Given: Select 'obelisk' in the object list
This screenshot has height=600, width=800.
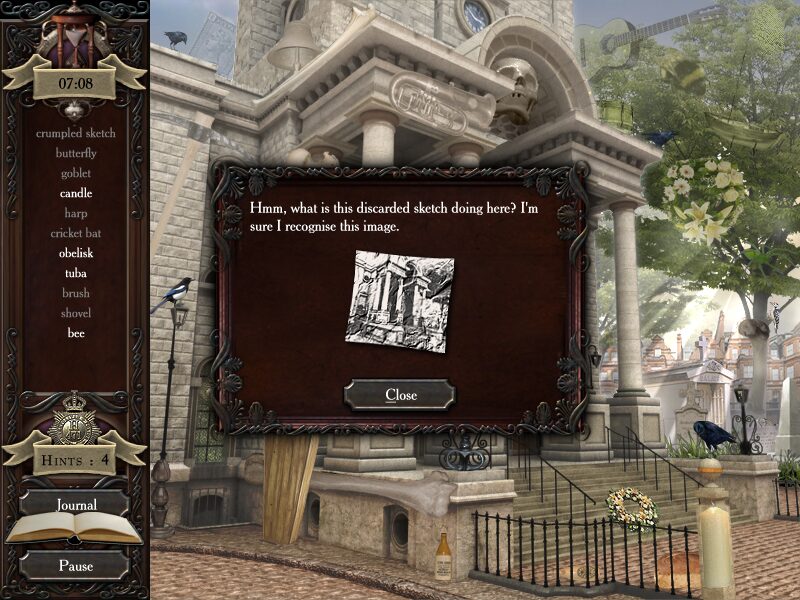Looking at the screenshot, I should (x=76, y=253).
